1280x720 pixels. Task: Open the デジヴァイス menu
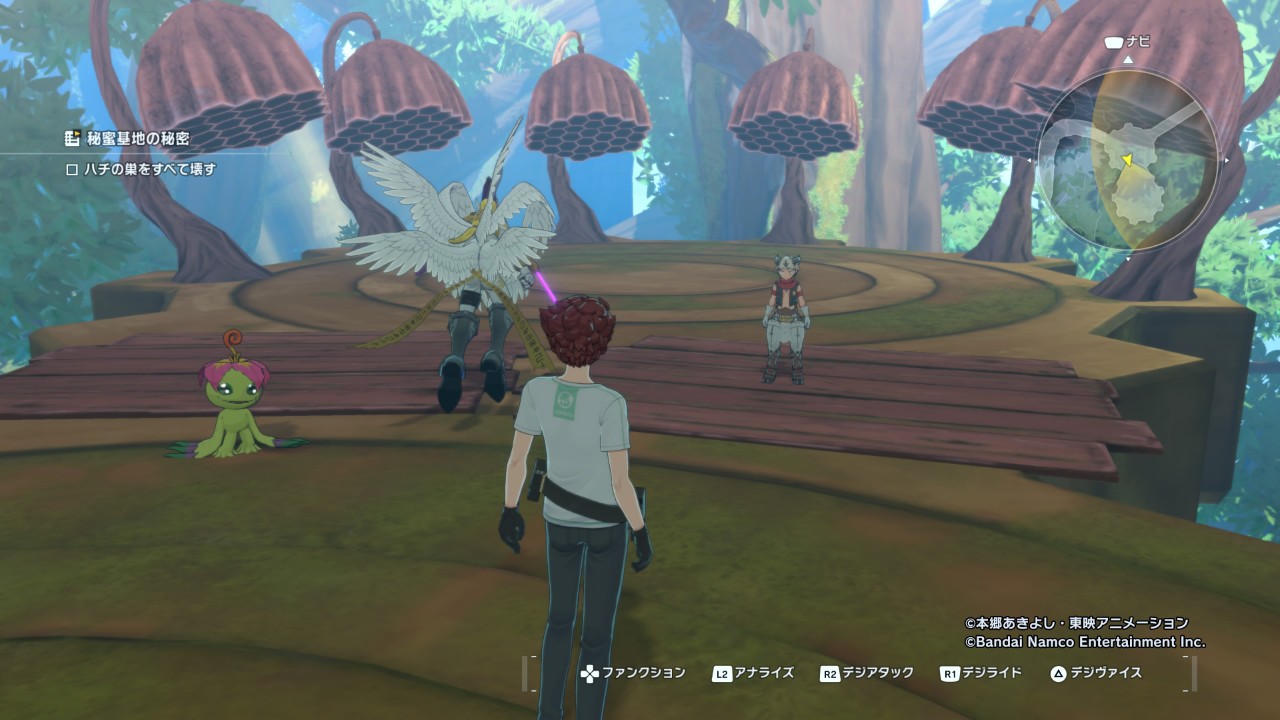point(1096,673)
